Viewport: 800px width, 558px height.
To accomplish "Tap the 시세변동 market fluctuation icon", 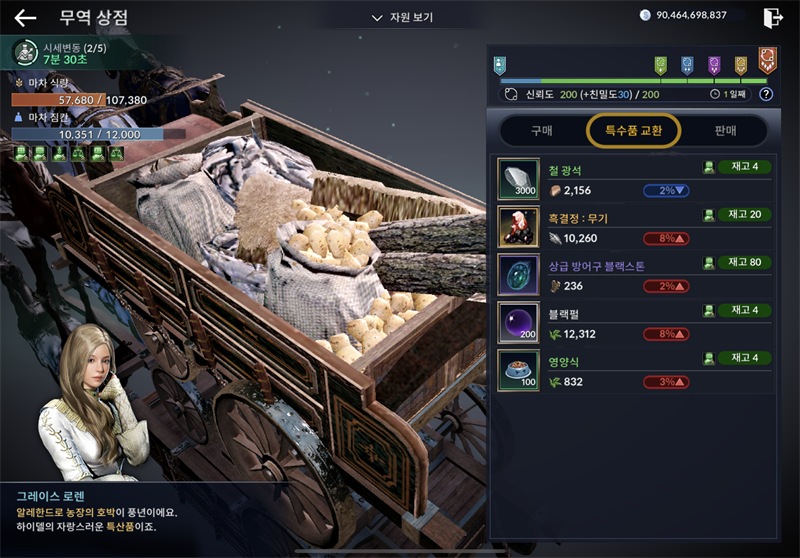I will pyautogui.click(x=26, y=52).
